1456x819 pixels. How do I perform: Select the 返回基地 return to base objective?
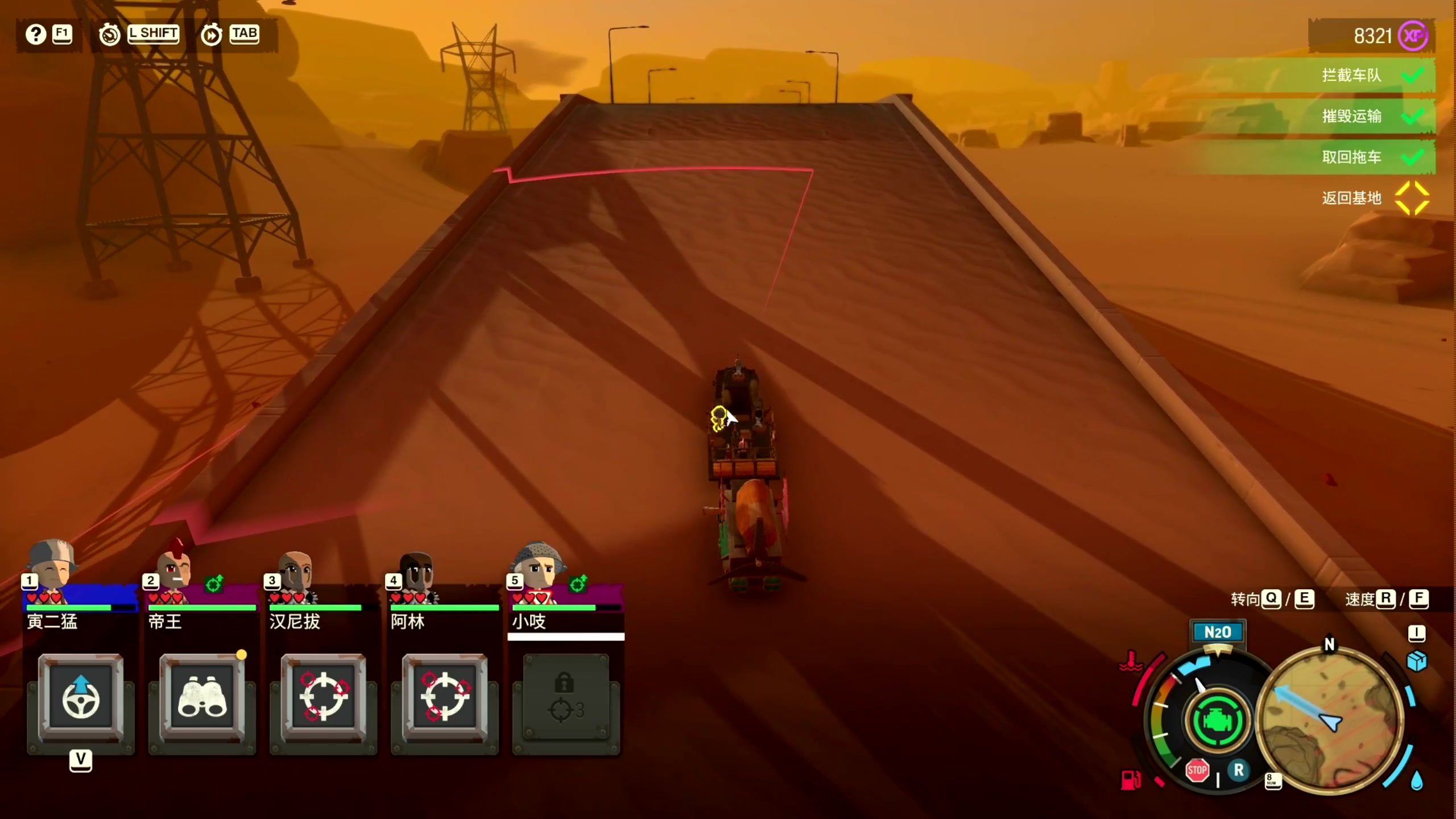pyautogui.click(x=1351, y=198)
